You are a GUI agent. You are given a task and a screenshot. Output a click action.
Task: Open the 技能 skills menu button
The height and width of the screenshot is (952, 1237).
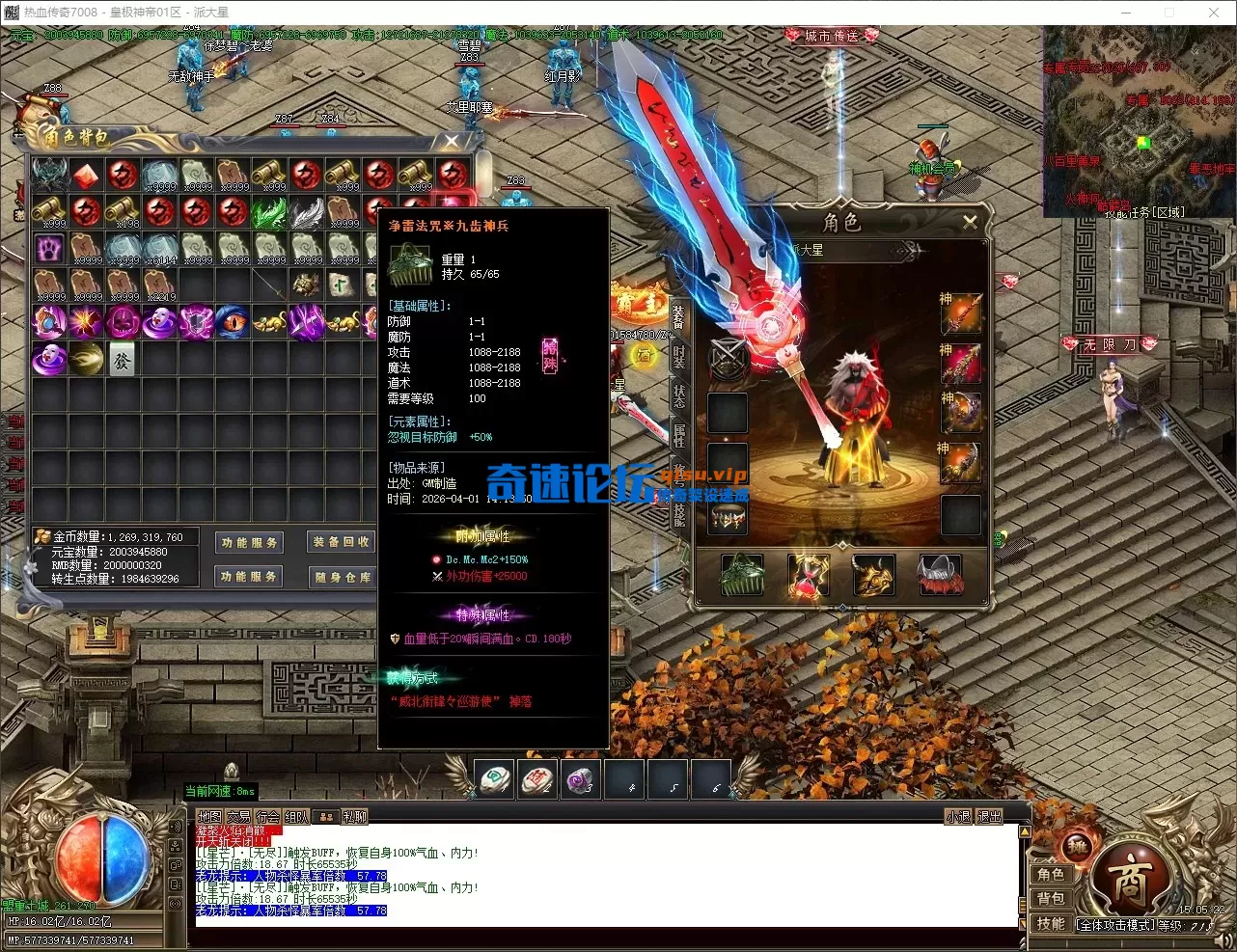coord(1051,923)
